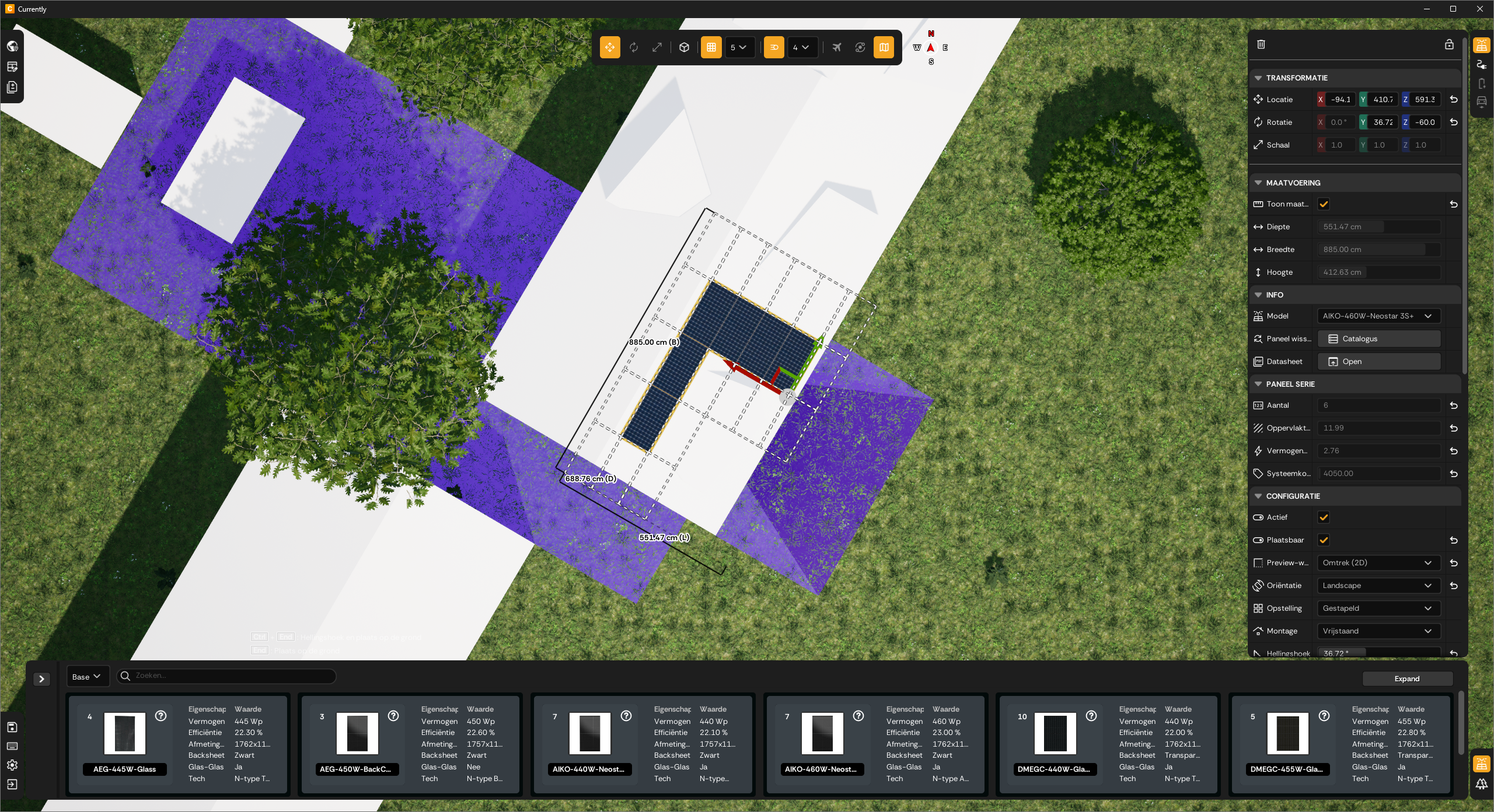Disable the Actief toggle in Configuratie

click(x=1324, y=517)
